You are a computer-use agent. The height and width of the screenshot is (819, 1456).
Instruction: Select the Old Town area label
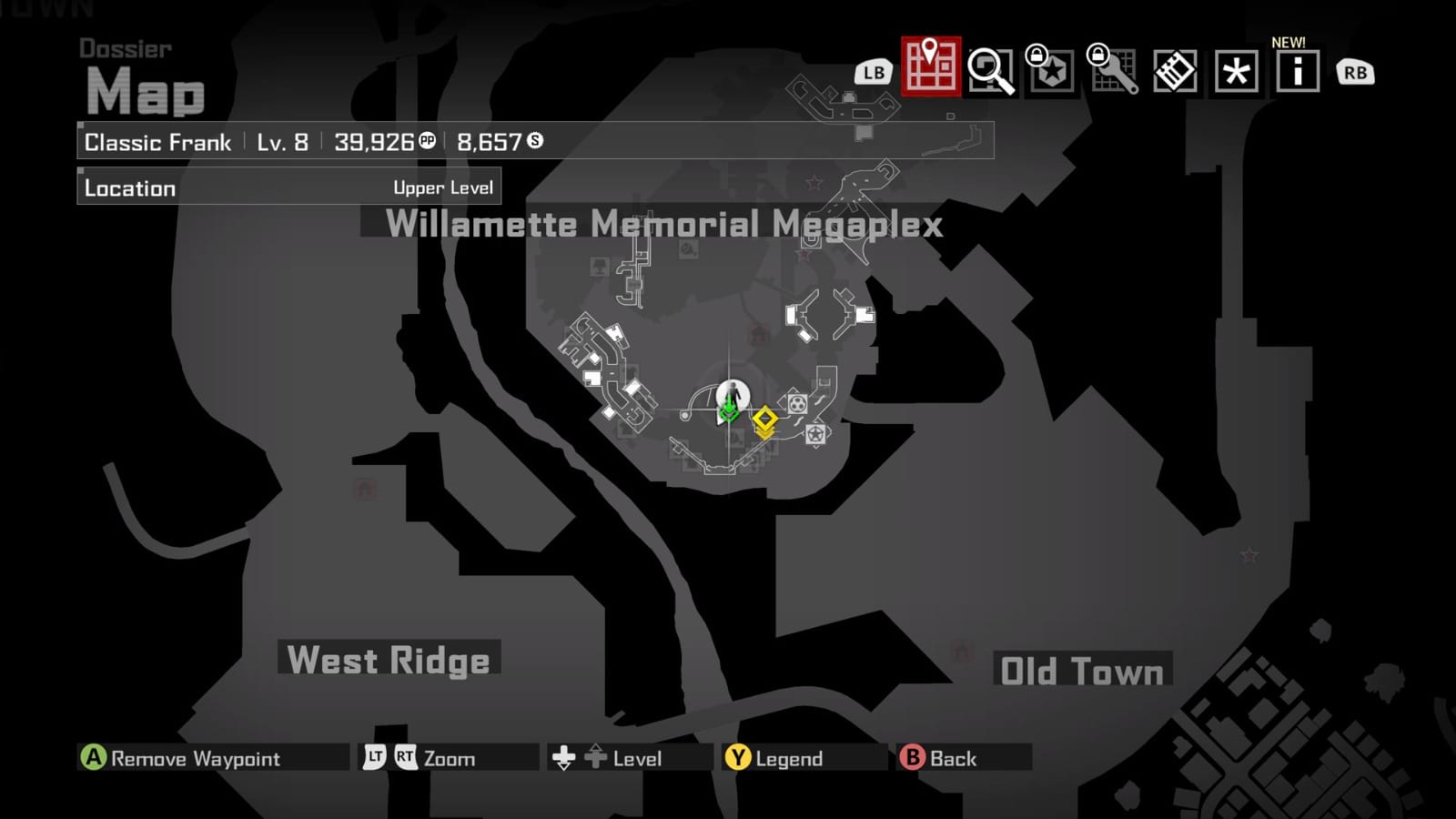1081,672
